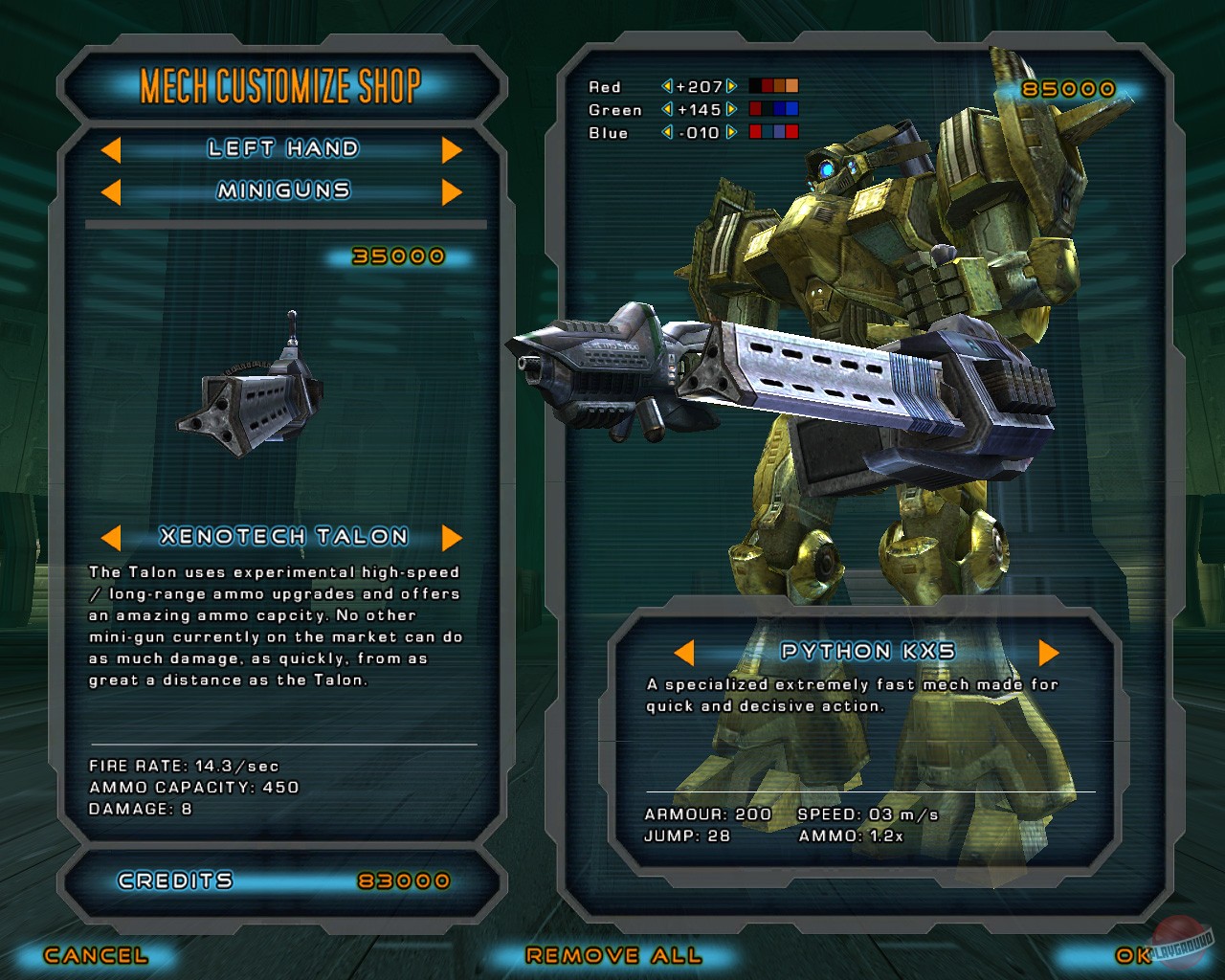Switch to the previous mech before PYTHON KX5

point(686,651)
